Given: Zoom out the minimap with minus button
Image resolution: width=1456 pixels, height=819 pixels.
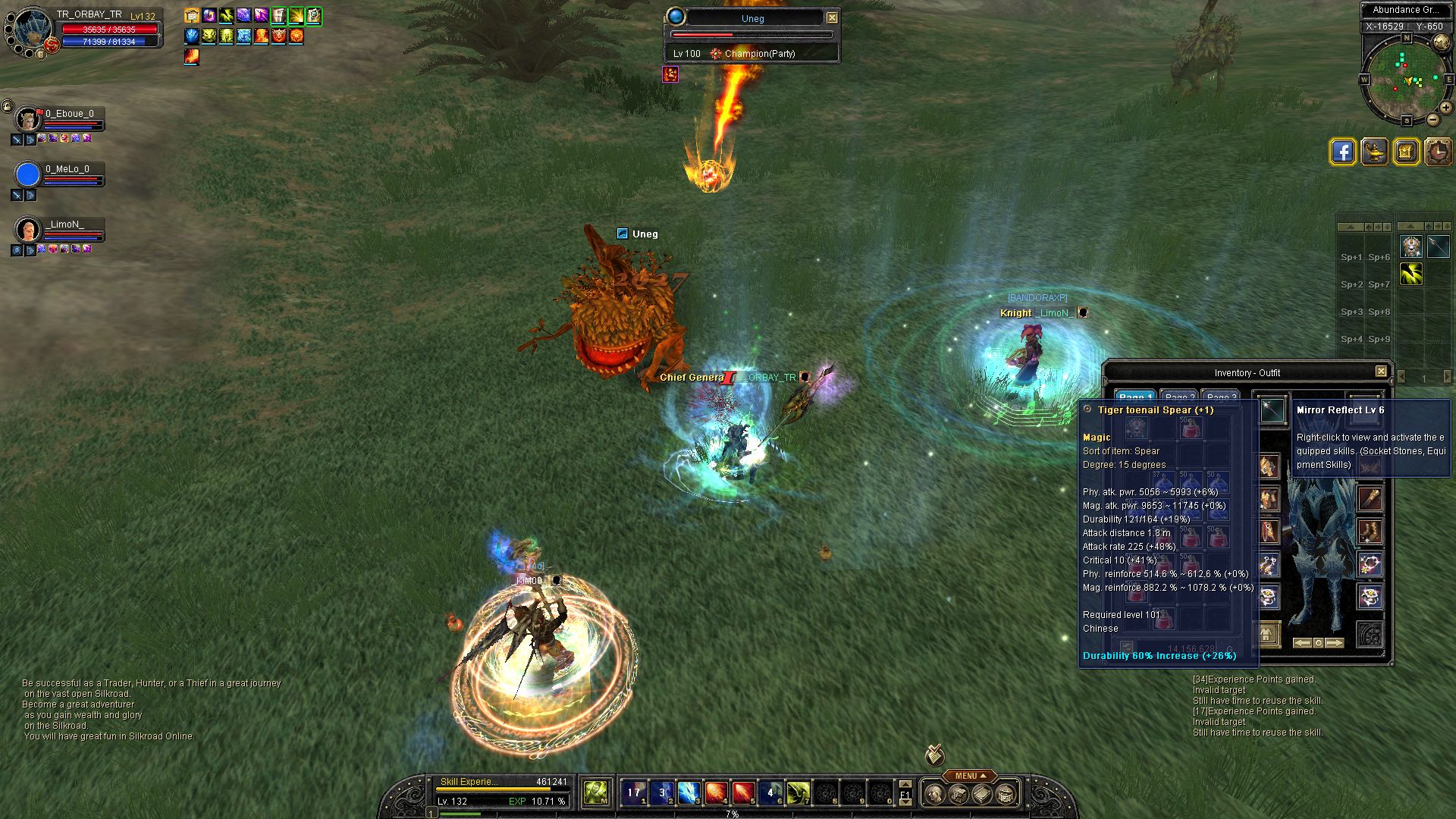Looking at the screenshot, I should pos(1432,119).
